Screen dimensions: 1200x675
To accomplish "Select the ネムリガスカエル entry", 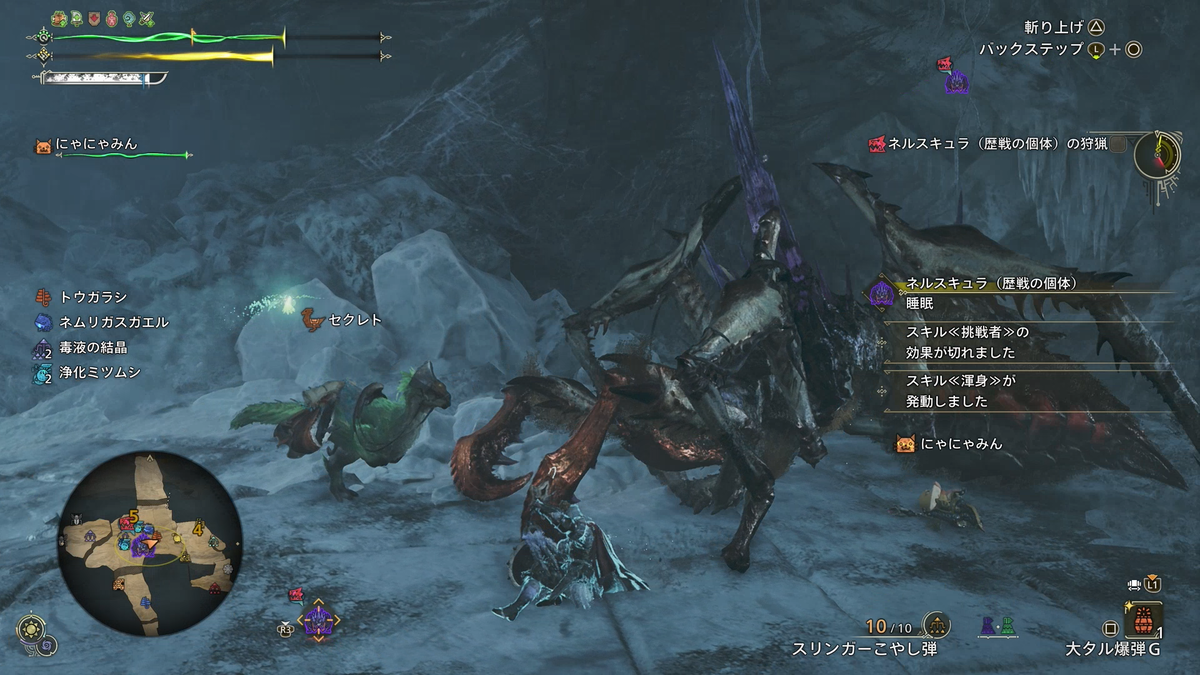I will [100, 322].
